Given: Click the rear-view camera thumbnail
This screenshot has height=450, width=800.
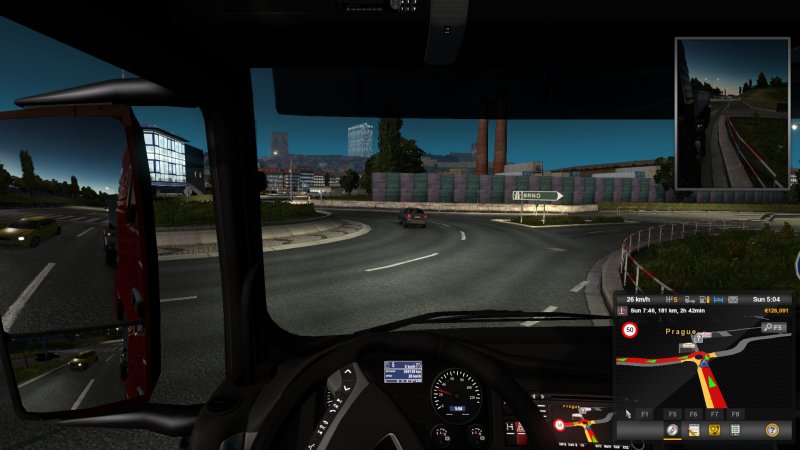Looking at the screenshot, I should click(733, 113).
